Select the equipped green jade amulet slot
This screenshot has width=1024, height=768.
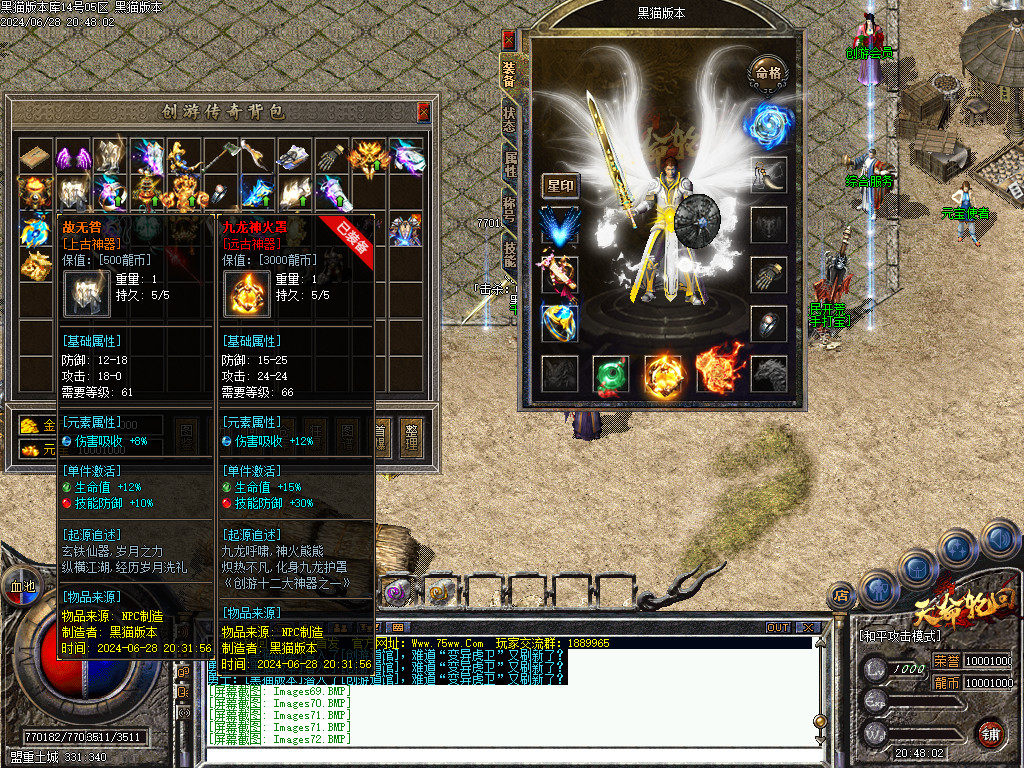coord(611,374)
